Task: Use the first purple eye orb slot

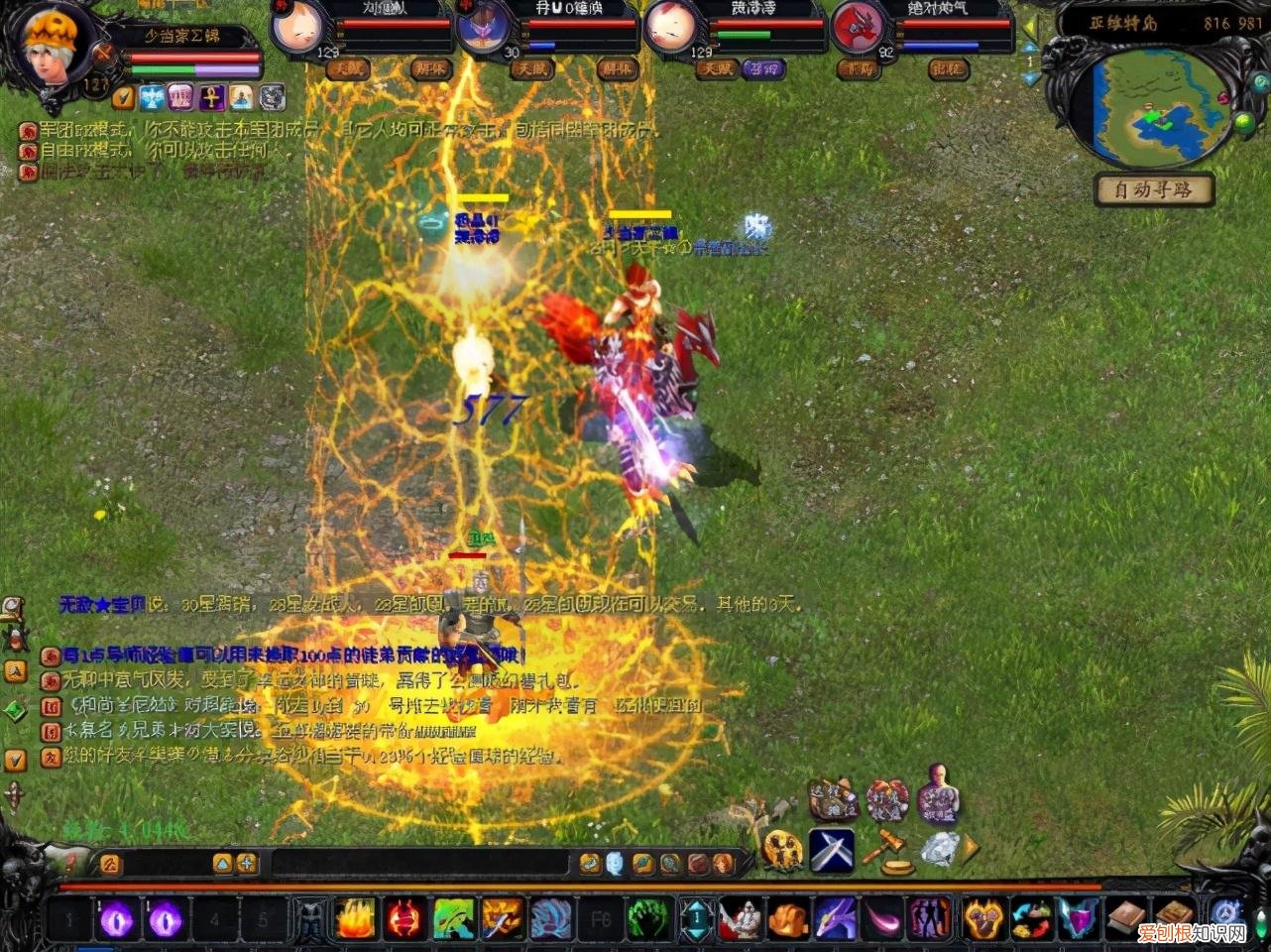Action: click(x=117, y=920)
